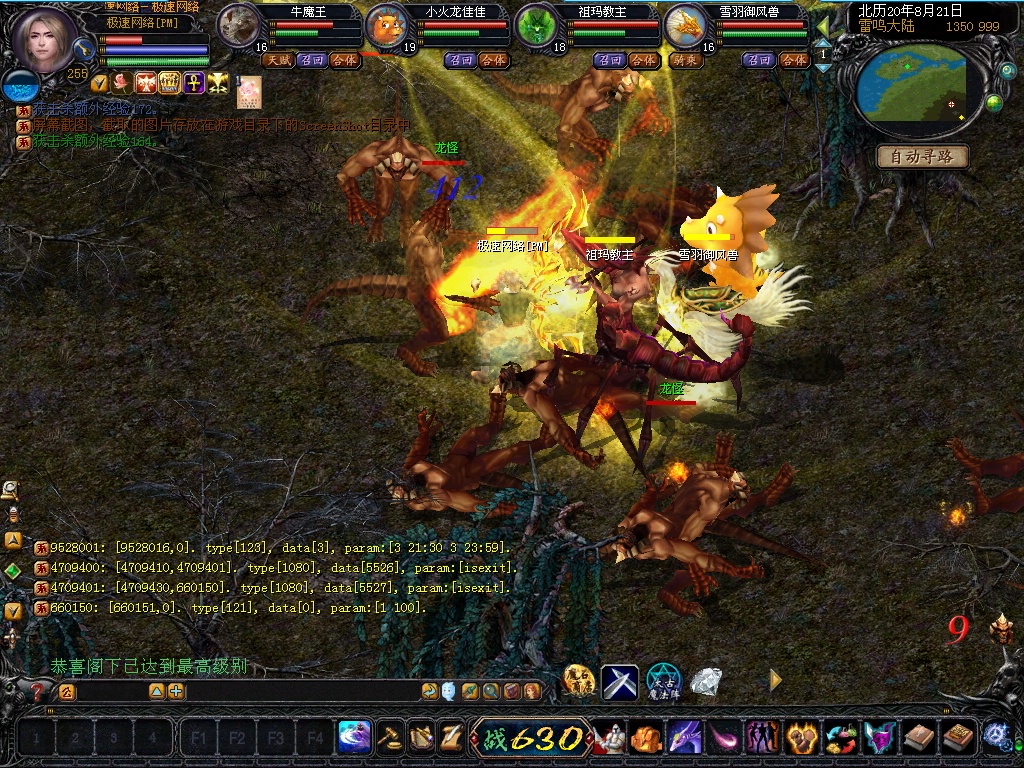Recall the 牛魔王 pet with 召回

click(x=311, y=60)
